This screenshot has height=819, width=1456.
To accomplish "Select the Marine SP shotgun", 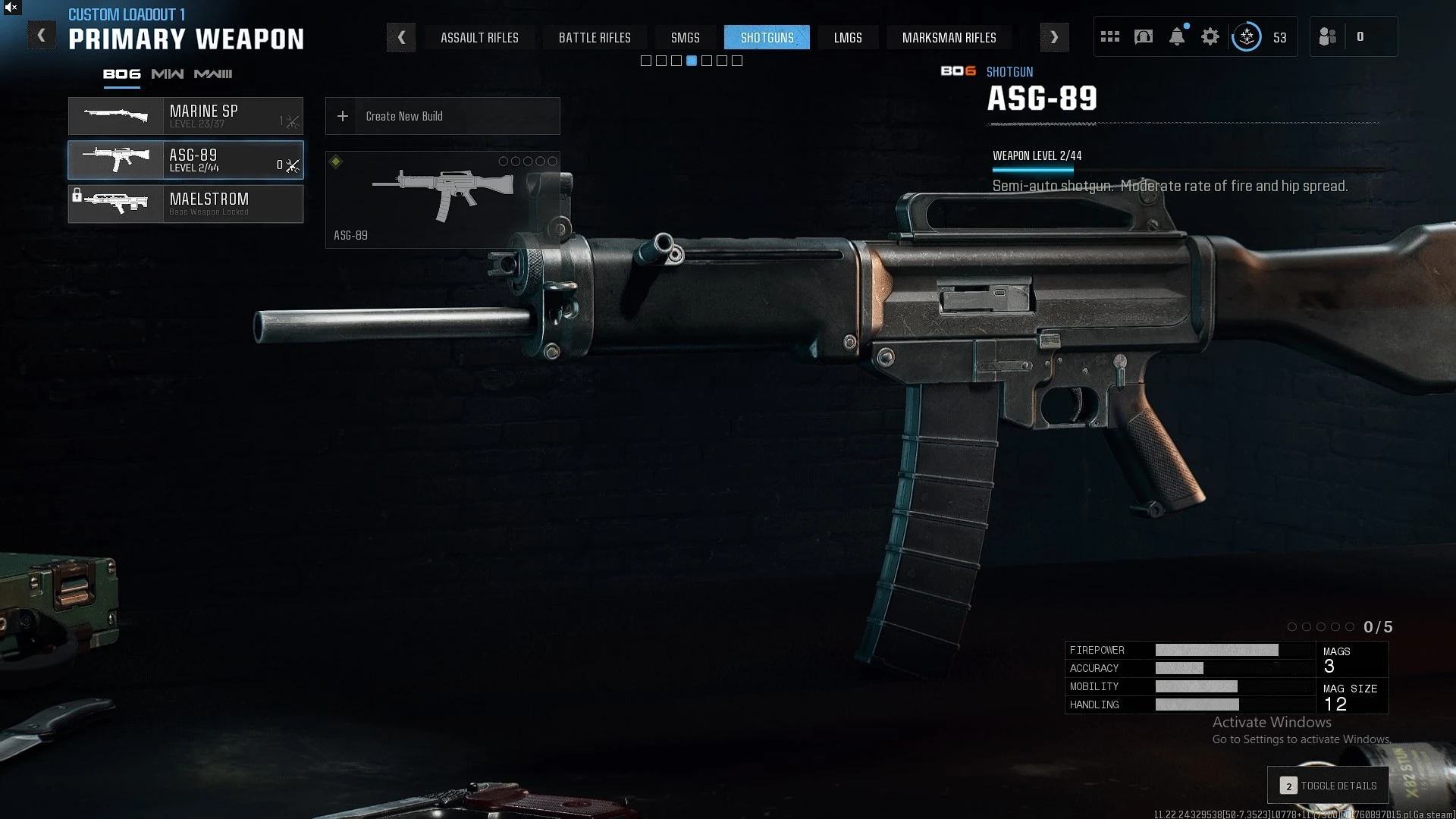I will 185,116.
